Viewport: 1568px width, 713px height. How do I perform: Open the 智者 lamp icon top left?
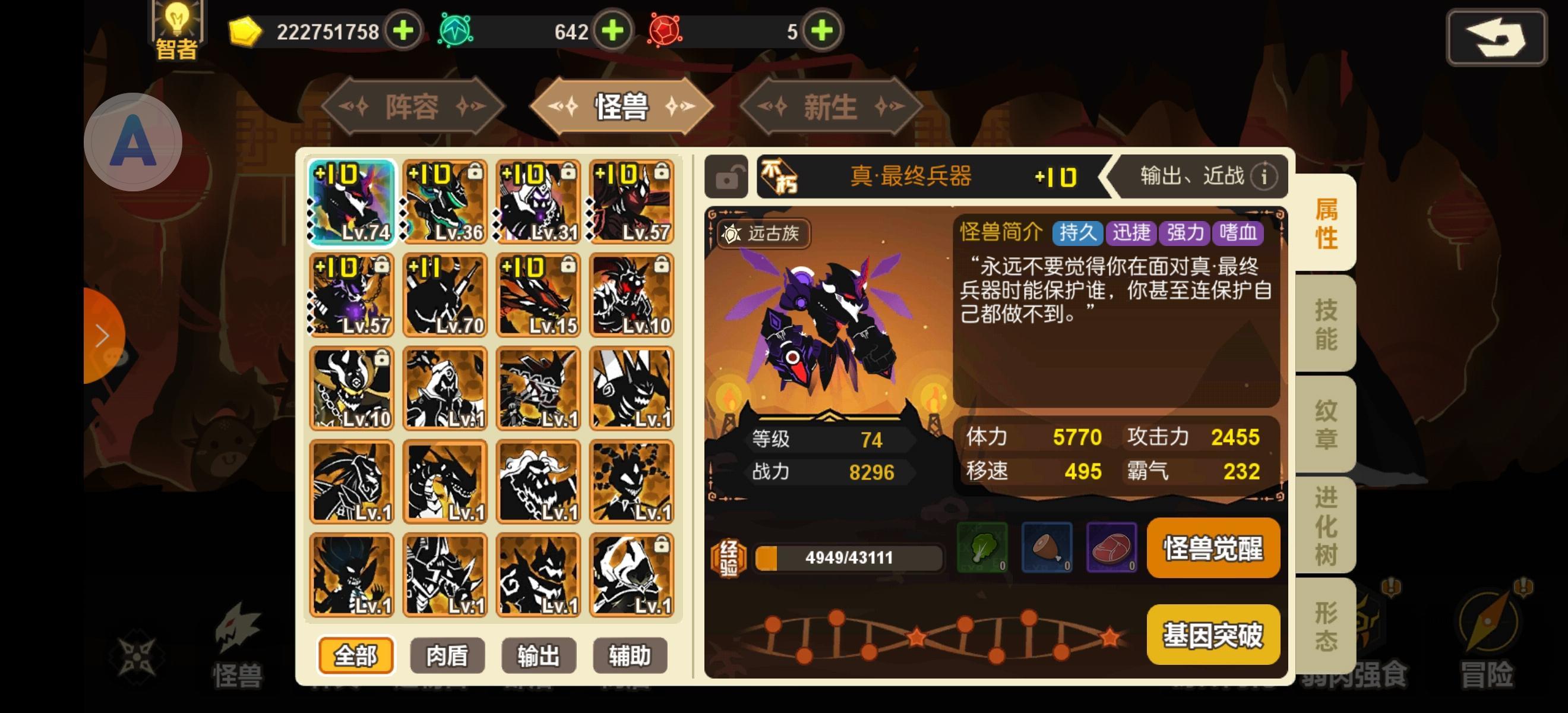point(176,26)
